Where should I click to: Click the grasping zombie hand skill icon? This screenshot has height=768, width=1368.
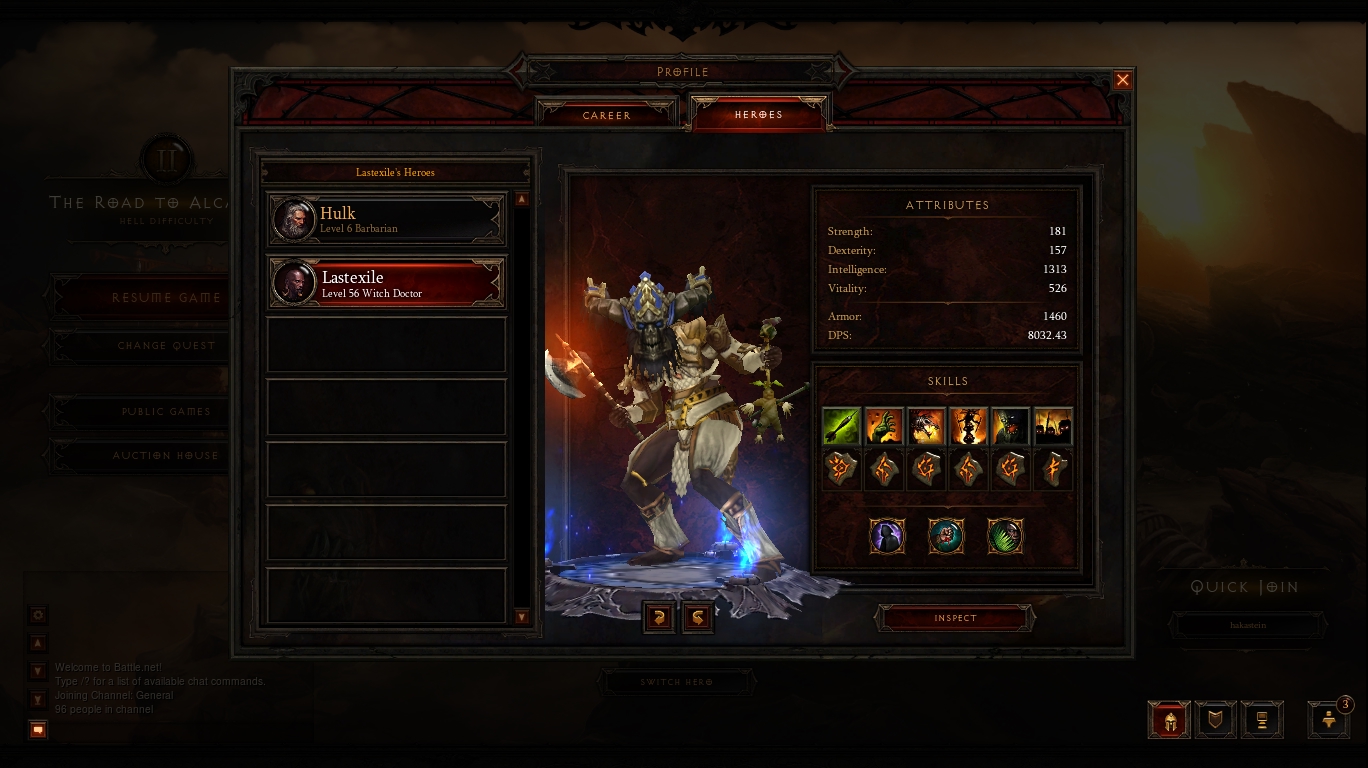point(883,427)
